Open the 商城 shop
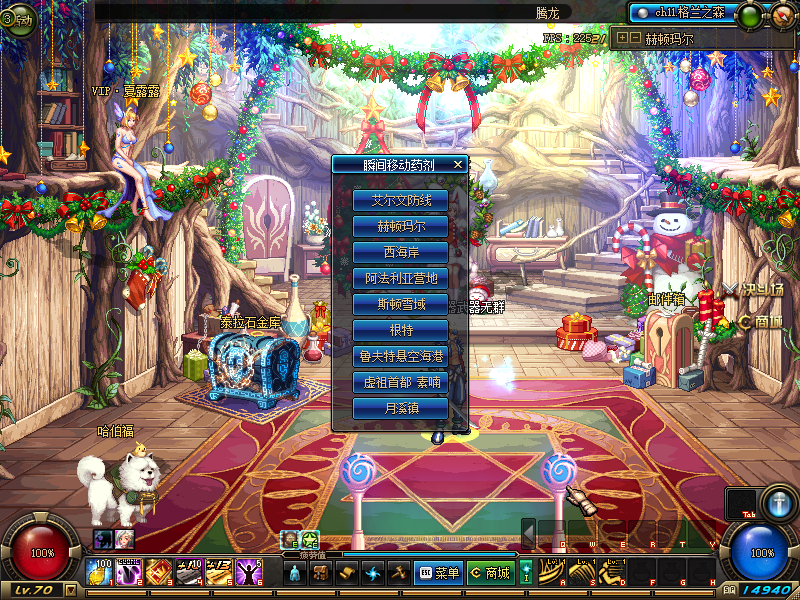The width and height of the screenshot is (800, 600). click(x=490, y=573)
